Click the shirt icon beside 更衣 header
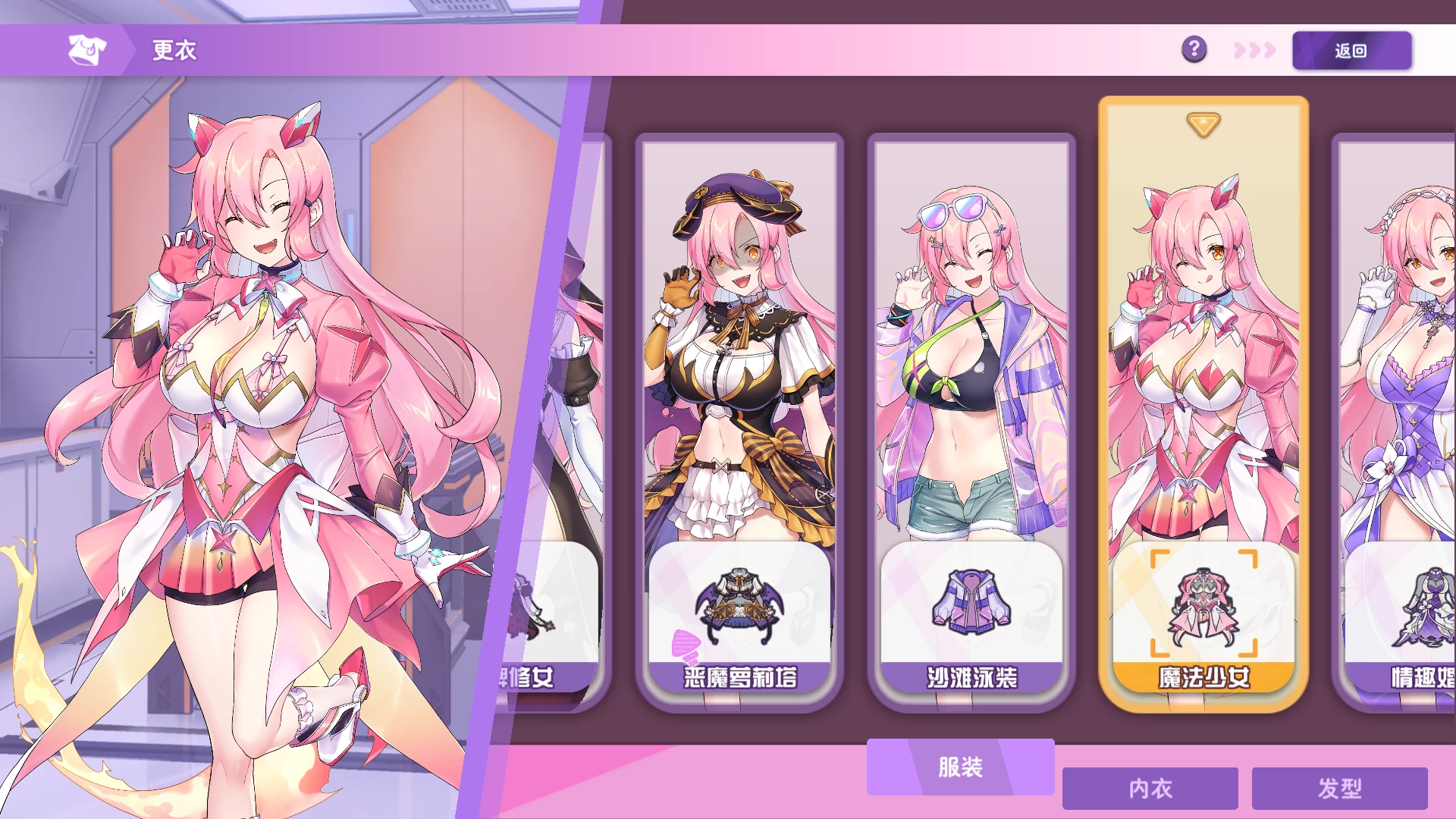The height and width of the screenshot is (819, 1456). (x=86, y=50)
